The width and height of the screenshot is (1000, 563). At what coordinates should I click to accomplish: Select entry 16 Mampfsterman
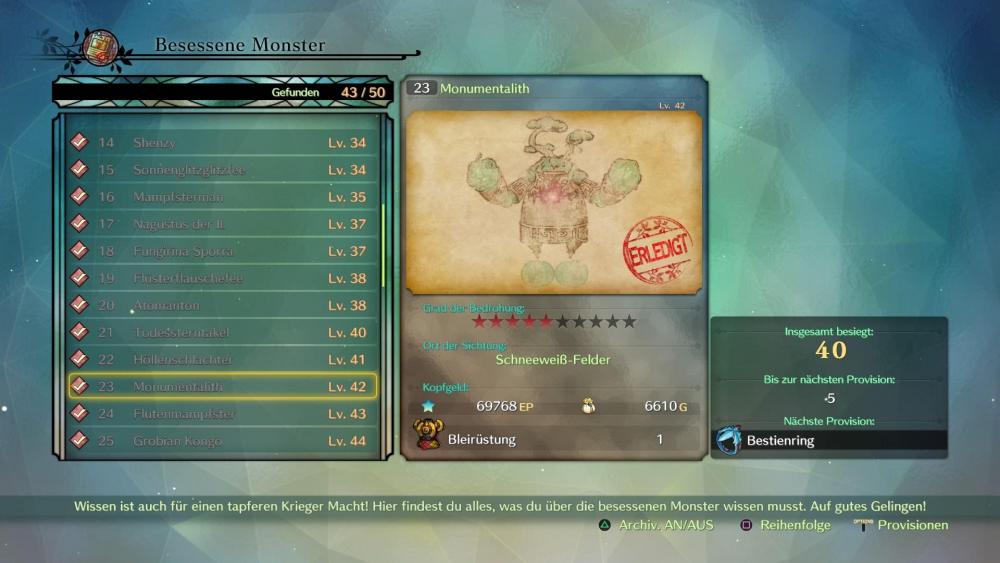(x=222, y=197)
